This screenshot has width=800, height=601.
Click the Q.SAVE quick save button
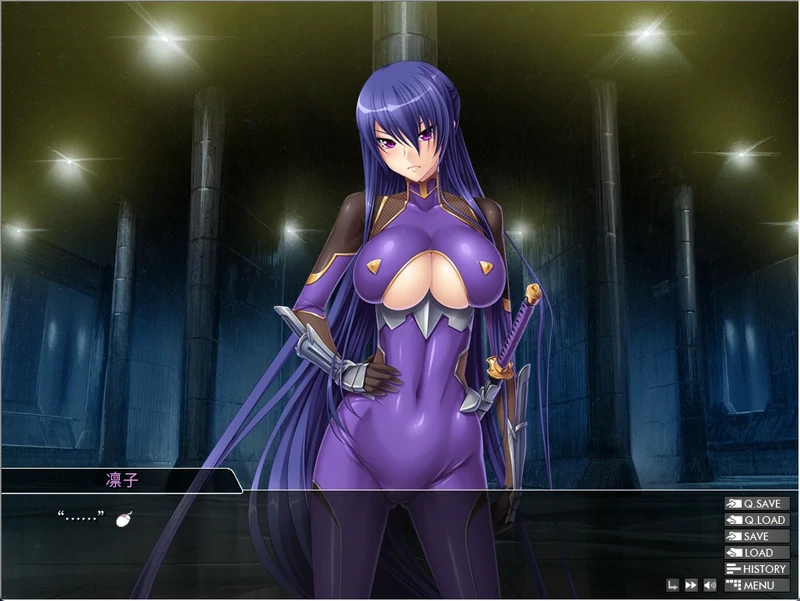coord(757,504)
